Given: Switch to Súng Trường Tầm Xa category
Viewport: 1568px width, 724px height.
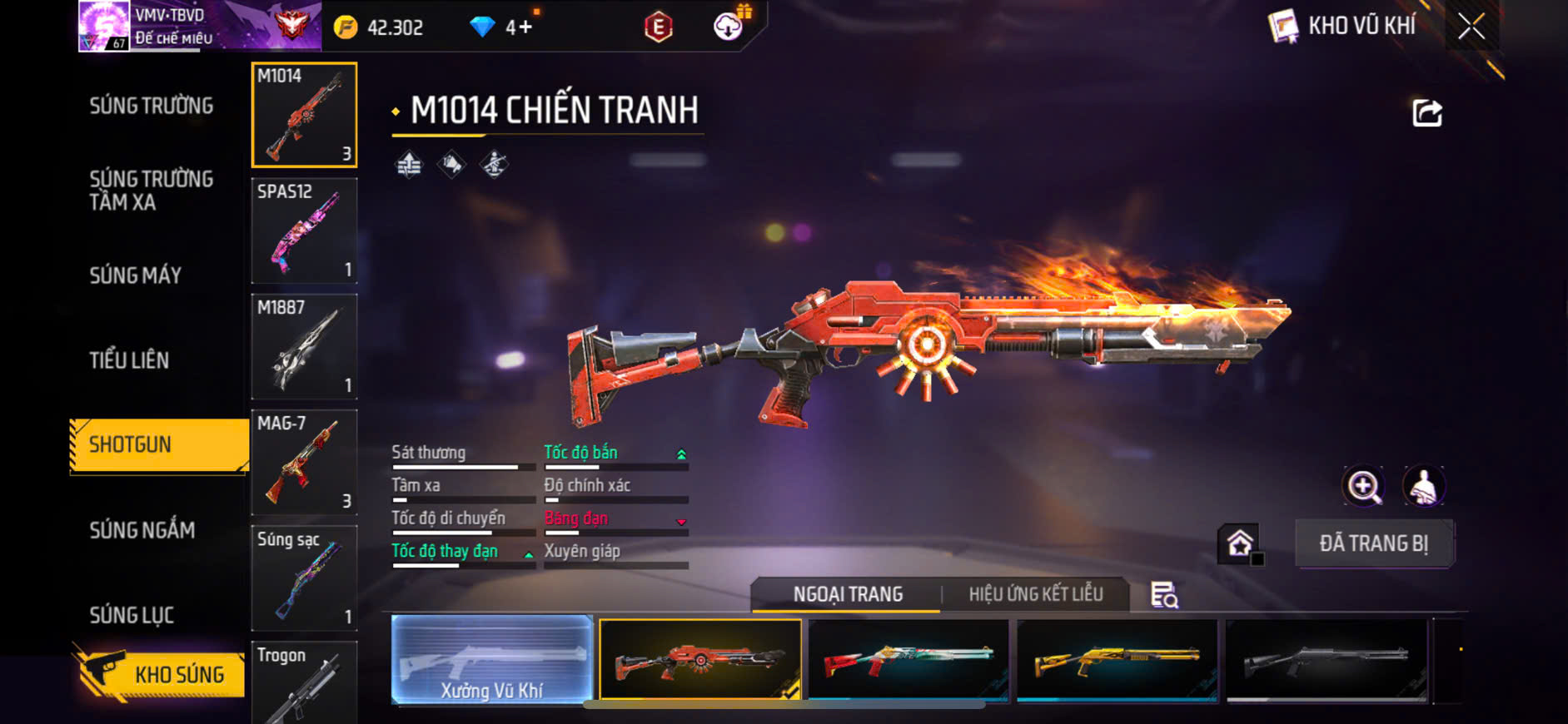Looking at the screenshot, I should pos(151,191).
